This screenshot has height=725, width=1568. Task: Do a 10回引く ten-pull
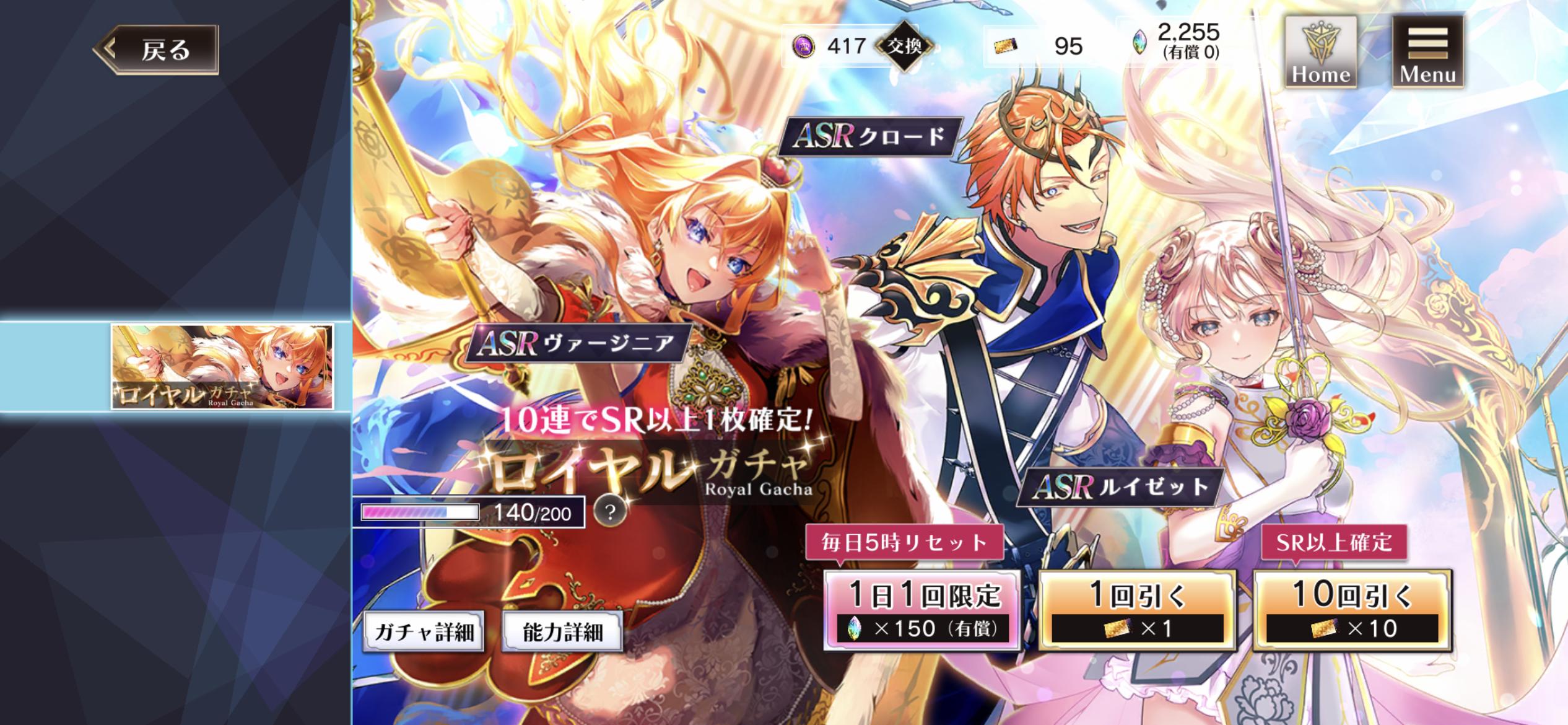point(1352,610)
